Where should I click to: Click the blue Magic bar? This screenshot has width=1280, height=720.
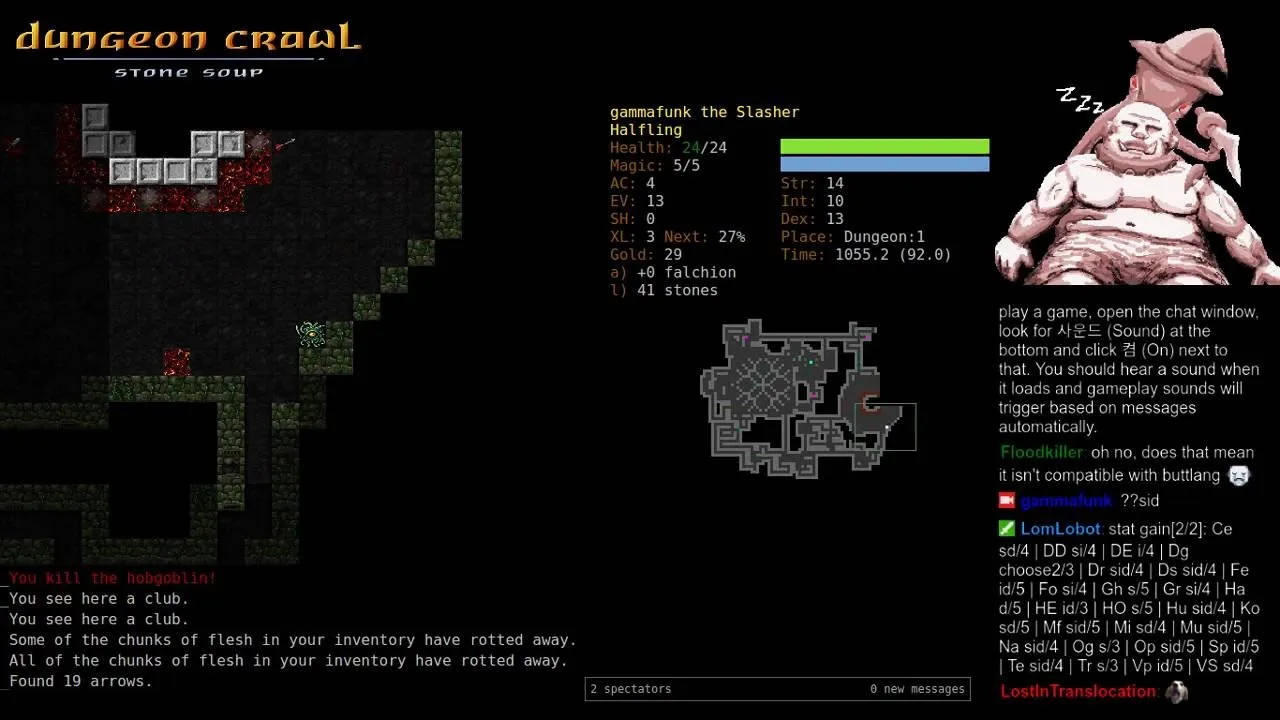[x=884, y=164]
